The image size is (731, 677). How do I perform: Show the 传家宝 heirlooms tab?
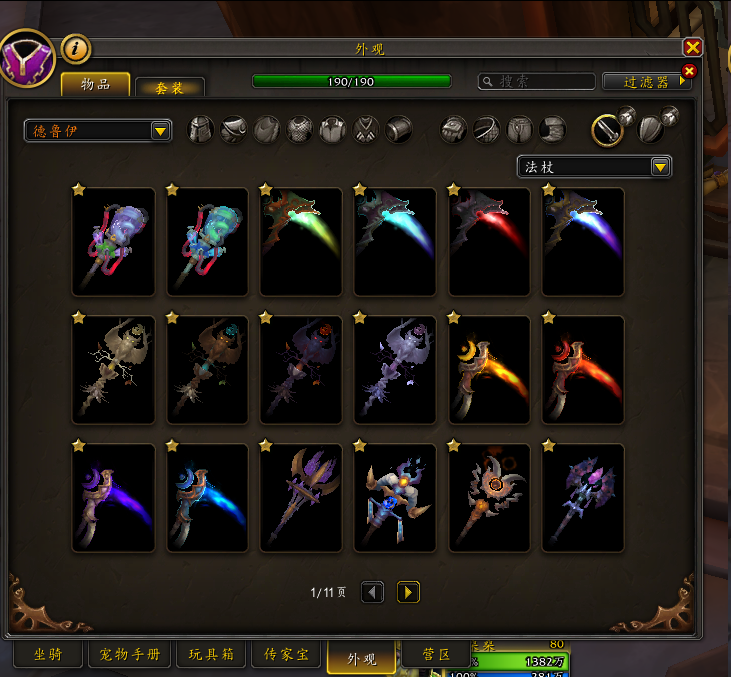point(285,656)
